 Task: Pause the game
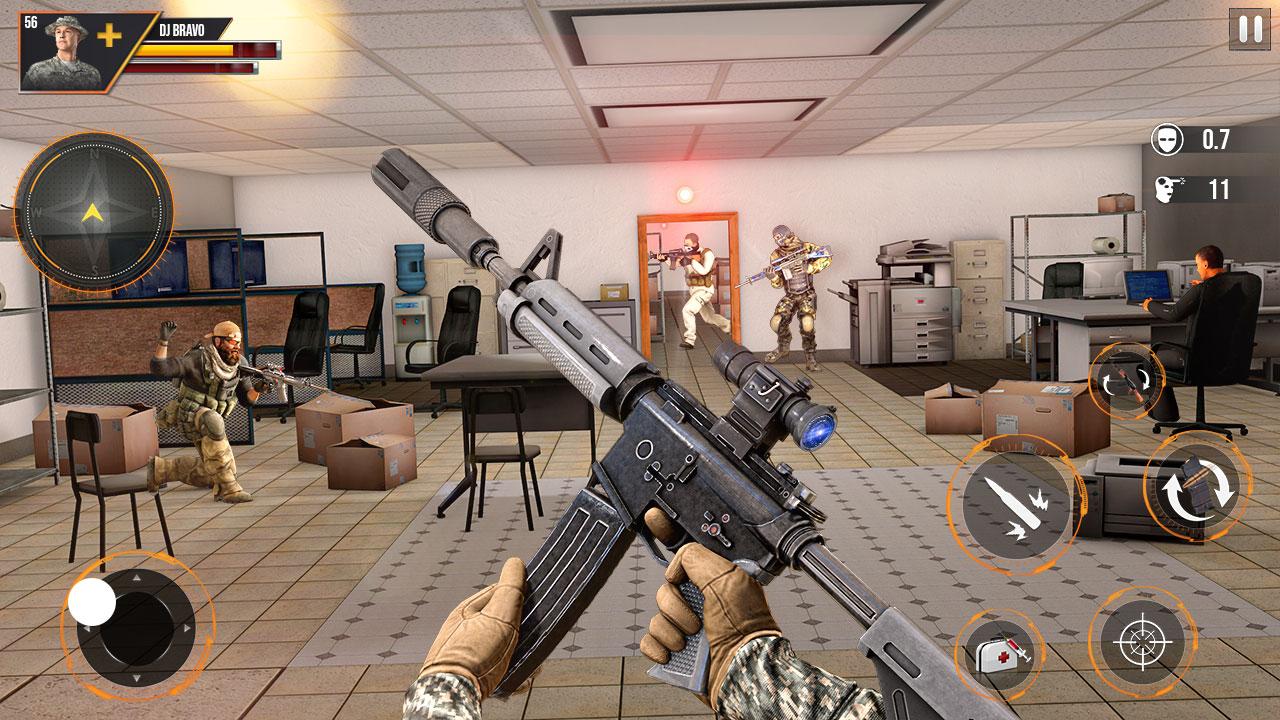point(1250,30)
